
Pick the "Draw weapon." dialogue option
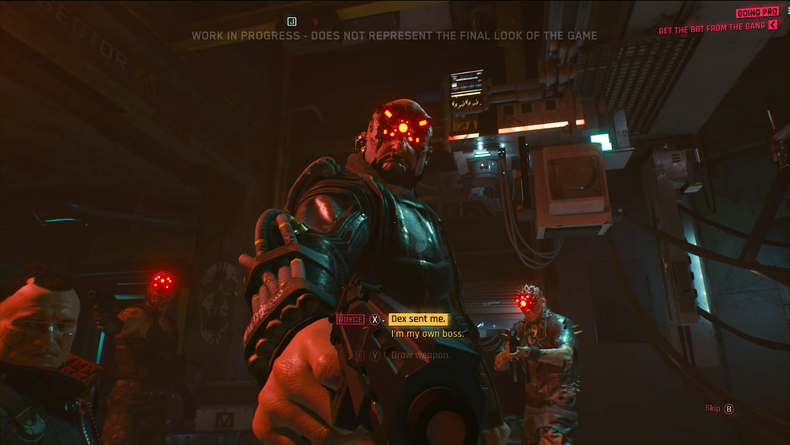tap(421, 354)
